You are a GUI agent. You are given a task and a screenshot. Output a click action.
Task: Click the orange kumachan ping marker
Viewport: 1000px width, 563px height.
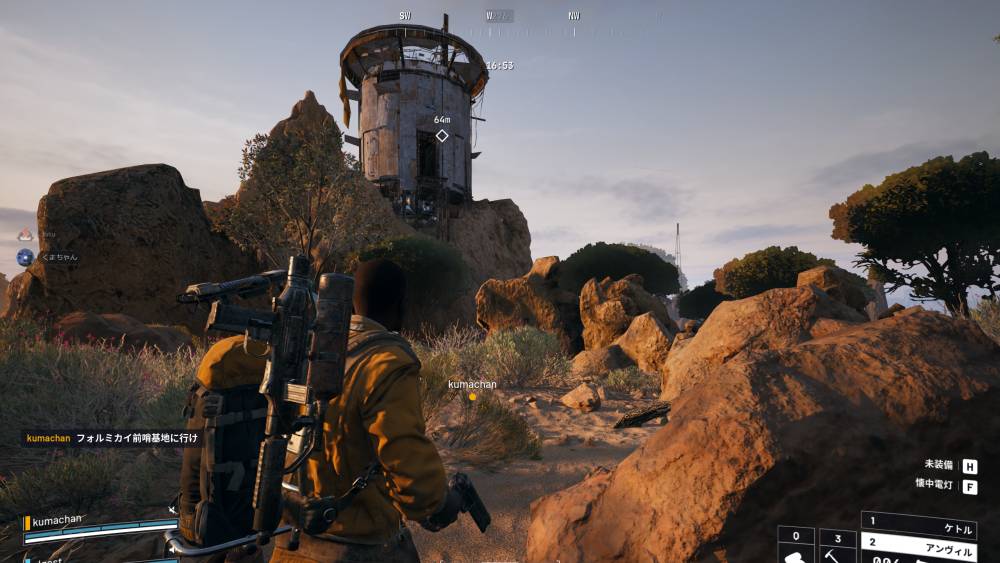[x=473, y=396]
